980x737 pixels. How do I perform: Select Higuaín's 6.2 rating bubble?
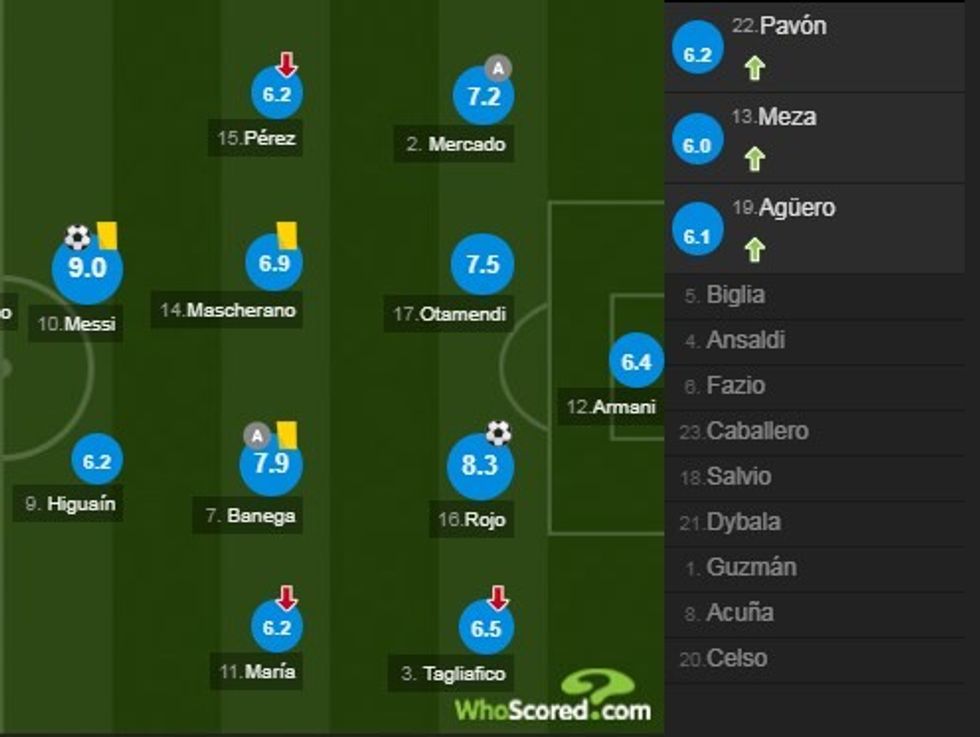pos(97,462)
